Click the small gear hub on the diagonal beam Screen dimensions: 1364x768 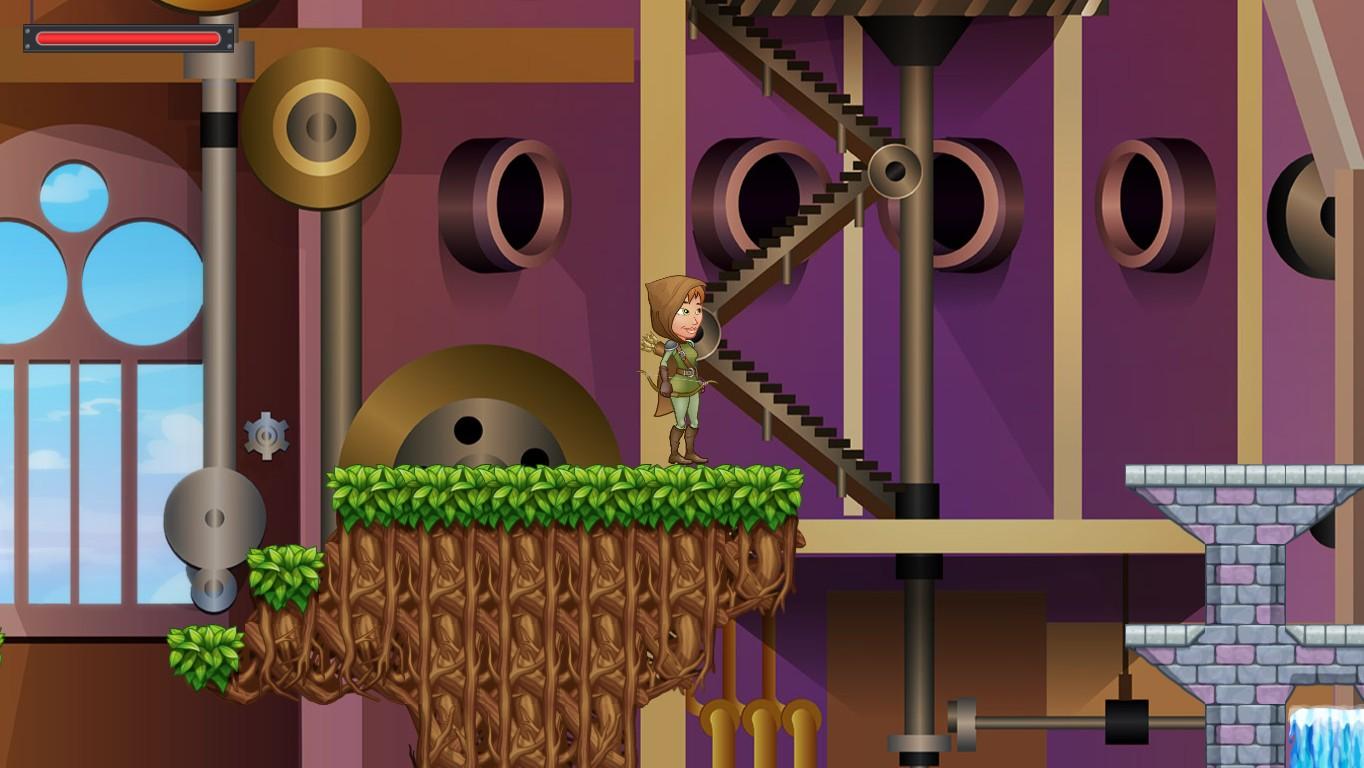[x=897, y=168]
